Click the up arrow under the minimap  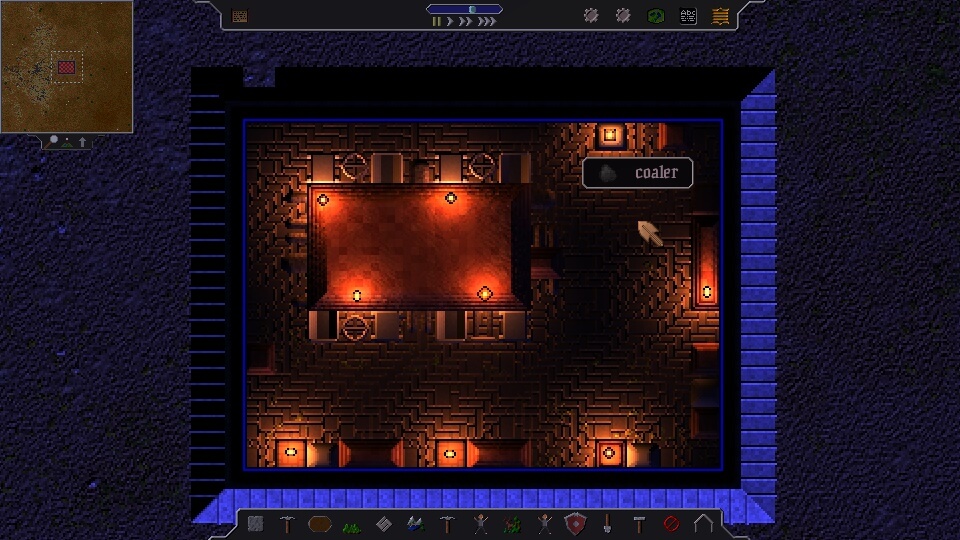pos(82,142)
